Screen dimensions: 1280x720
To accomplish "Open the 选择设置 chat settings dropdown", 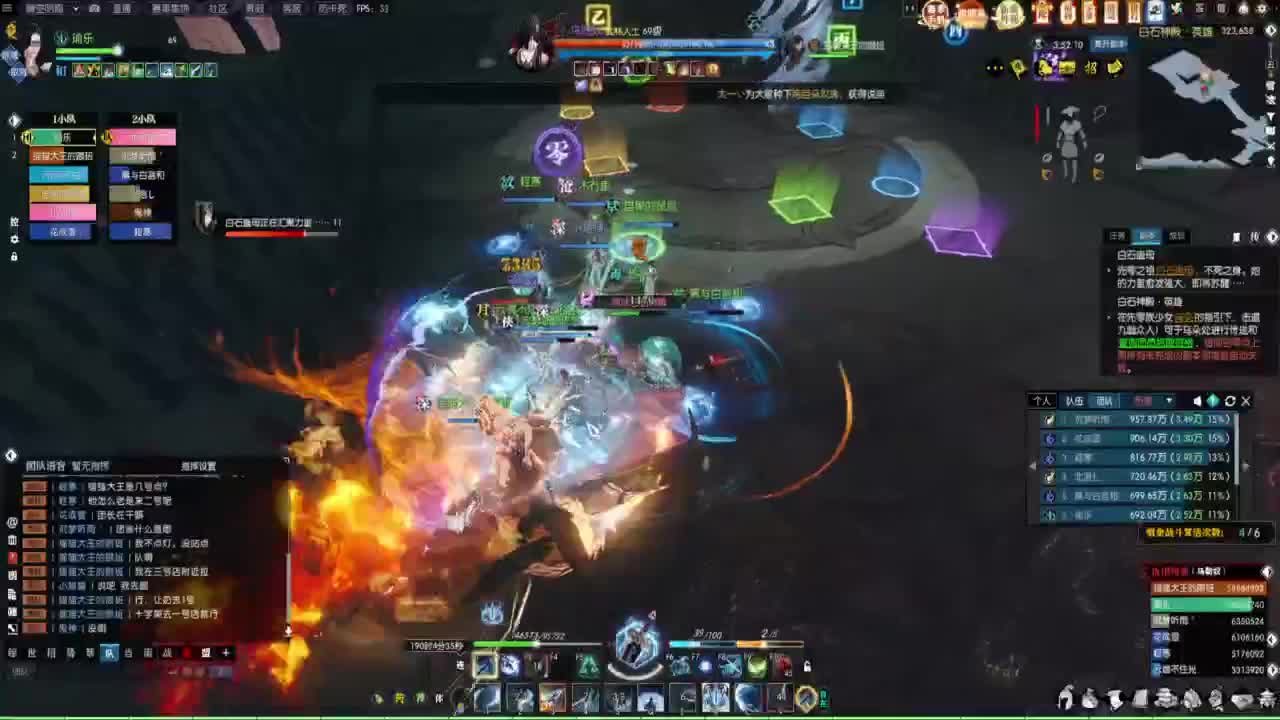I will [198, 465].
